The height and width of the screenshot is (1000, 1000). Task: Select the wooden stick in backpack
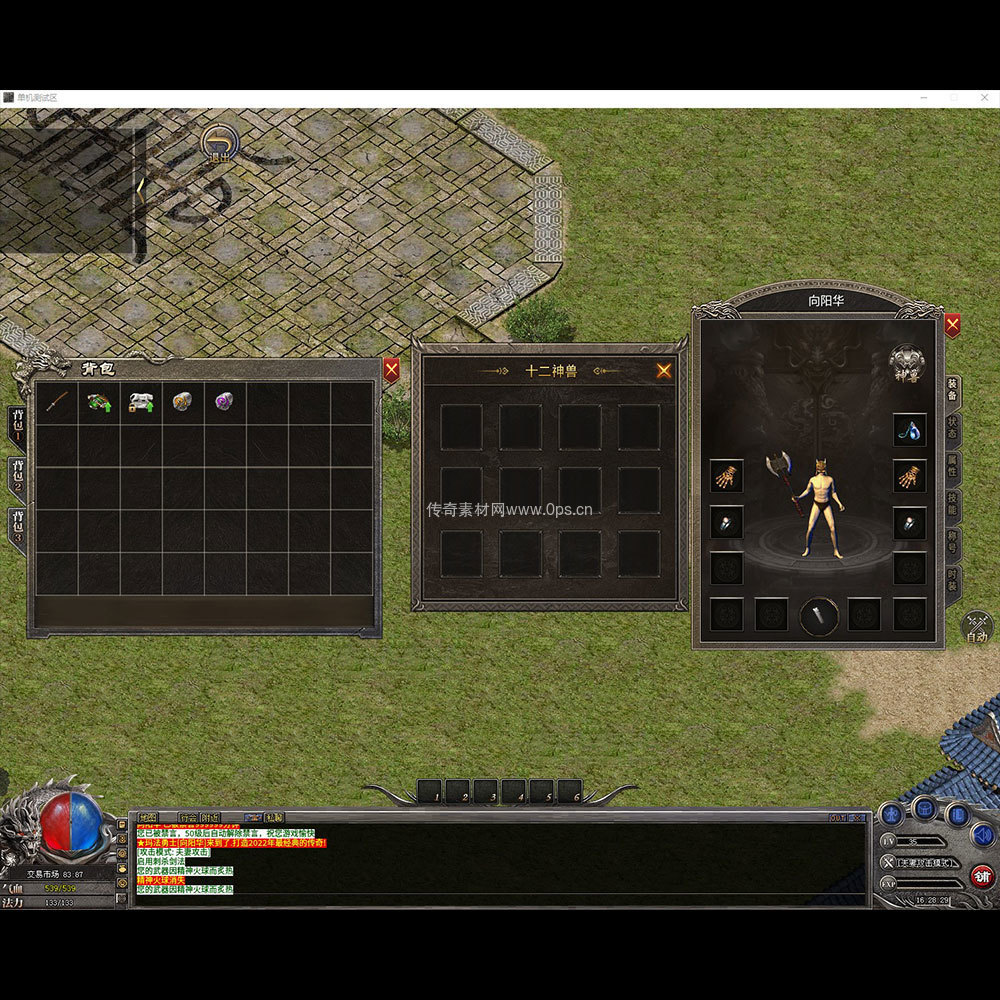tap(57, 403)
